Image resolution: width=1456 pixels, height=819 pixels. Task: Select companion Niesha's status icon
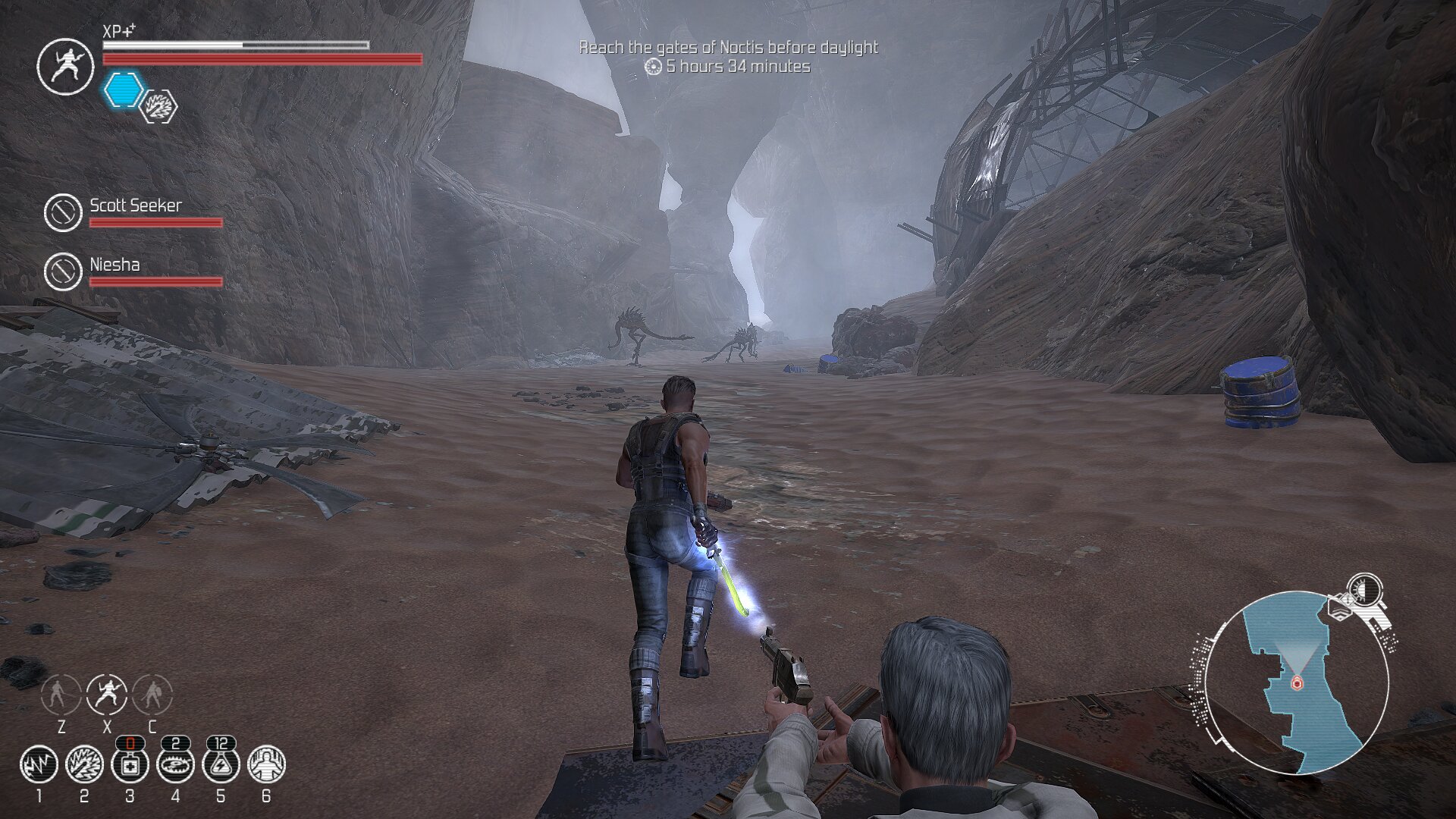click(63, 271)
